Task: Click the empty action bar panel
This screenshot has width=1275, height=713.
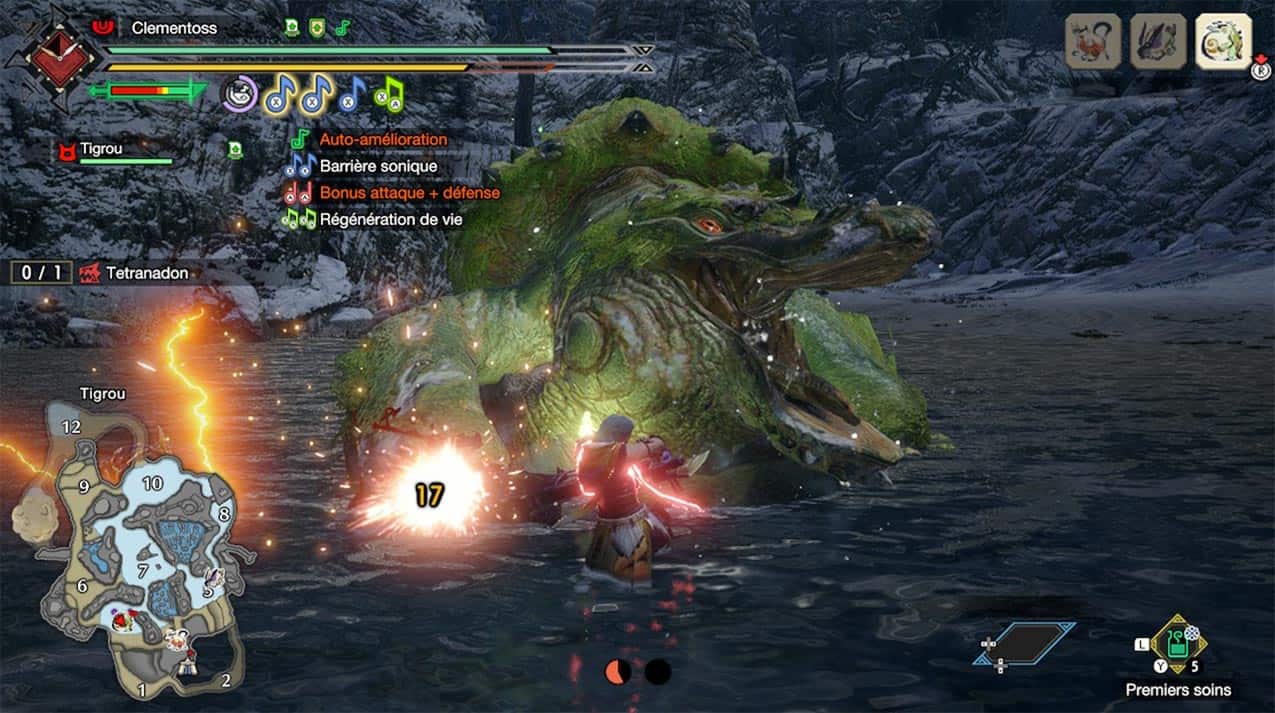Action: click(x=1024, y=643)
